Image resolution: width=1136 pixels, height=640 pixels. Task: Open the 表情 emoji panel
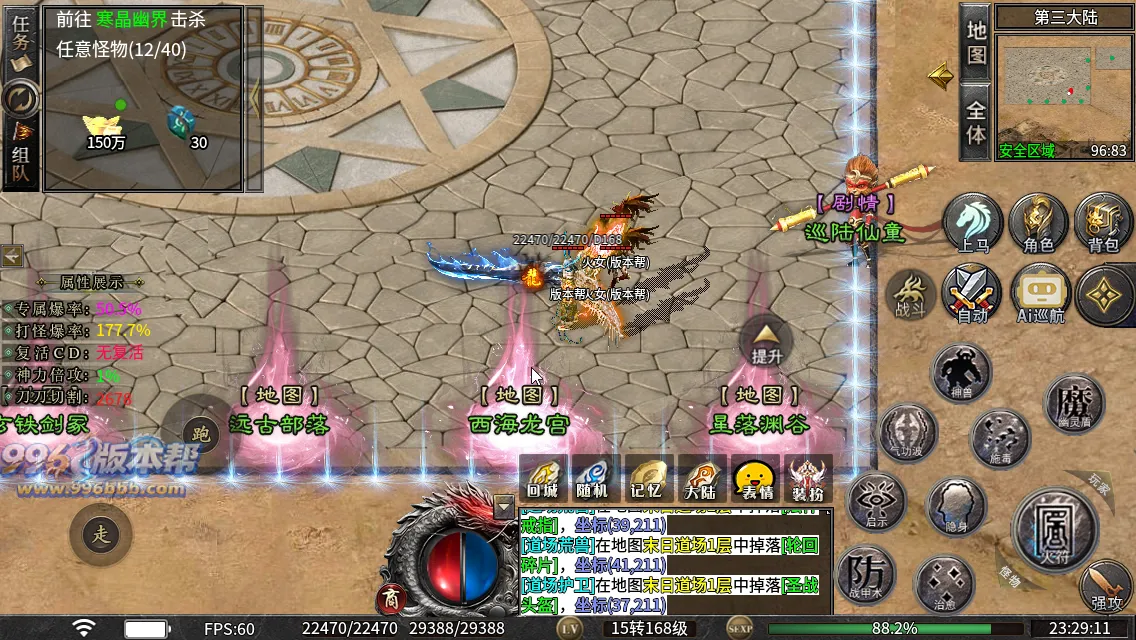coord(755,479)
